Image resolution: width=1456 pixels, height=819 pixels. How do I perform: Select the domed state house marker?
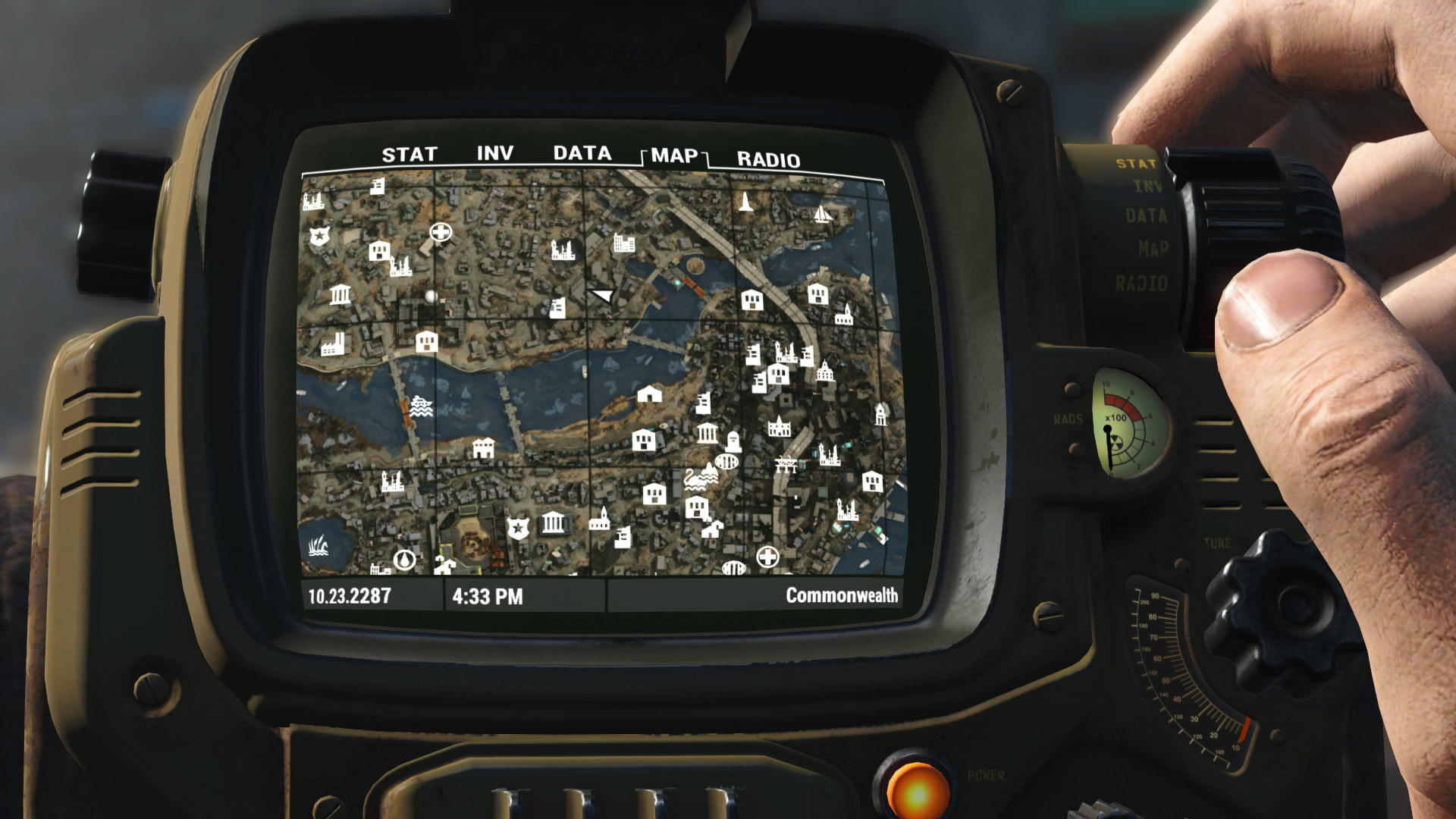825,372
